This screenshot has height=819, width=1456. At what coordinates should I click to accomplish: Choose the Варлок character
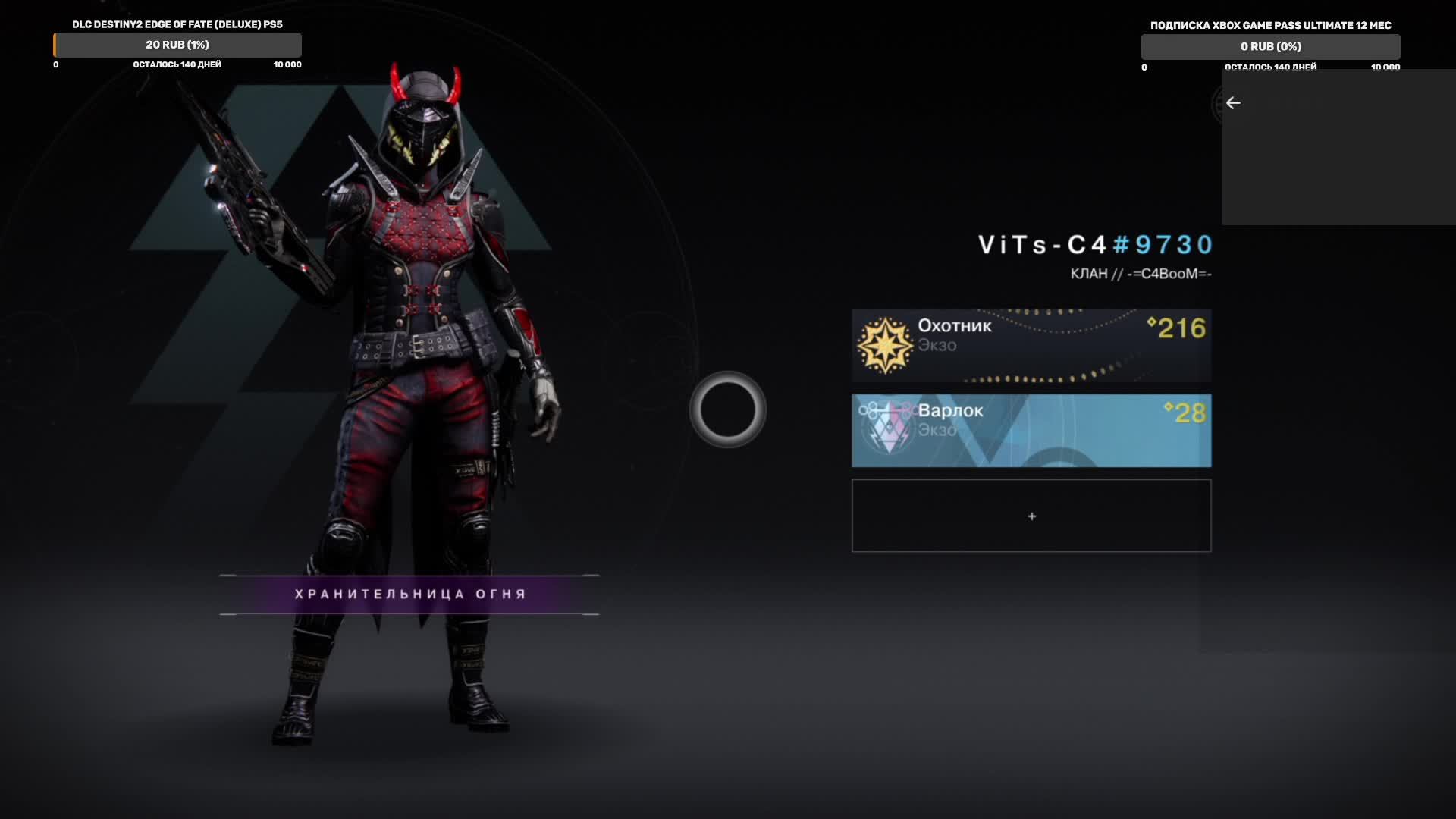pos(1031,430)
